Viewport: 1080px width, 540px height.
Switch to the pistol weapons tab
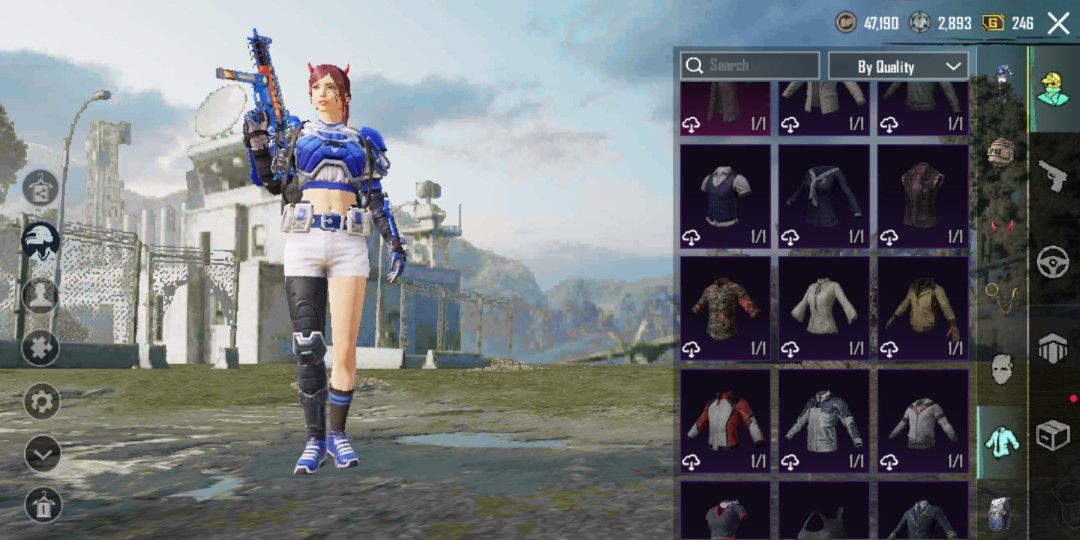(1052, 175)
